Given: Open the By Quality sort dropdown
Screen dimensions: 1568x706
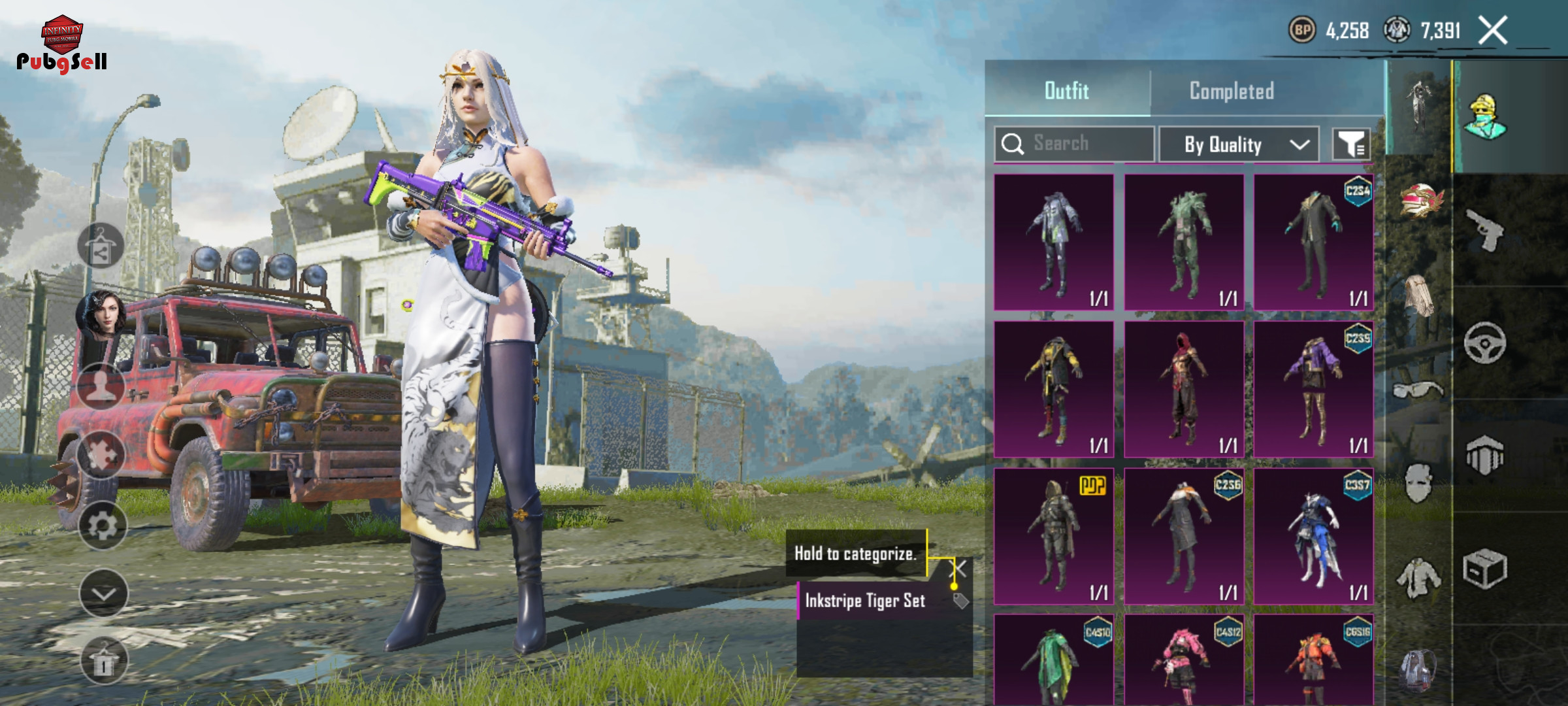Looking at the screenshot, I should click(x=1239, y=144).
